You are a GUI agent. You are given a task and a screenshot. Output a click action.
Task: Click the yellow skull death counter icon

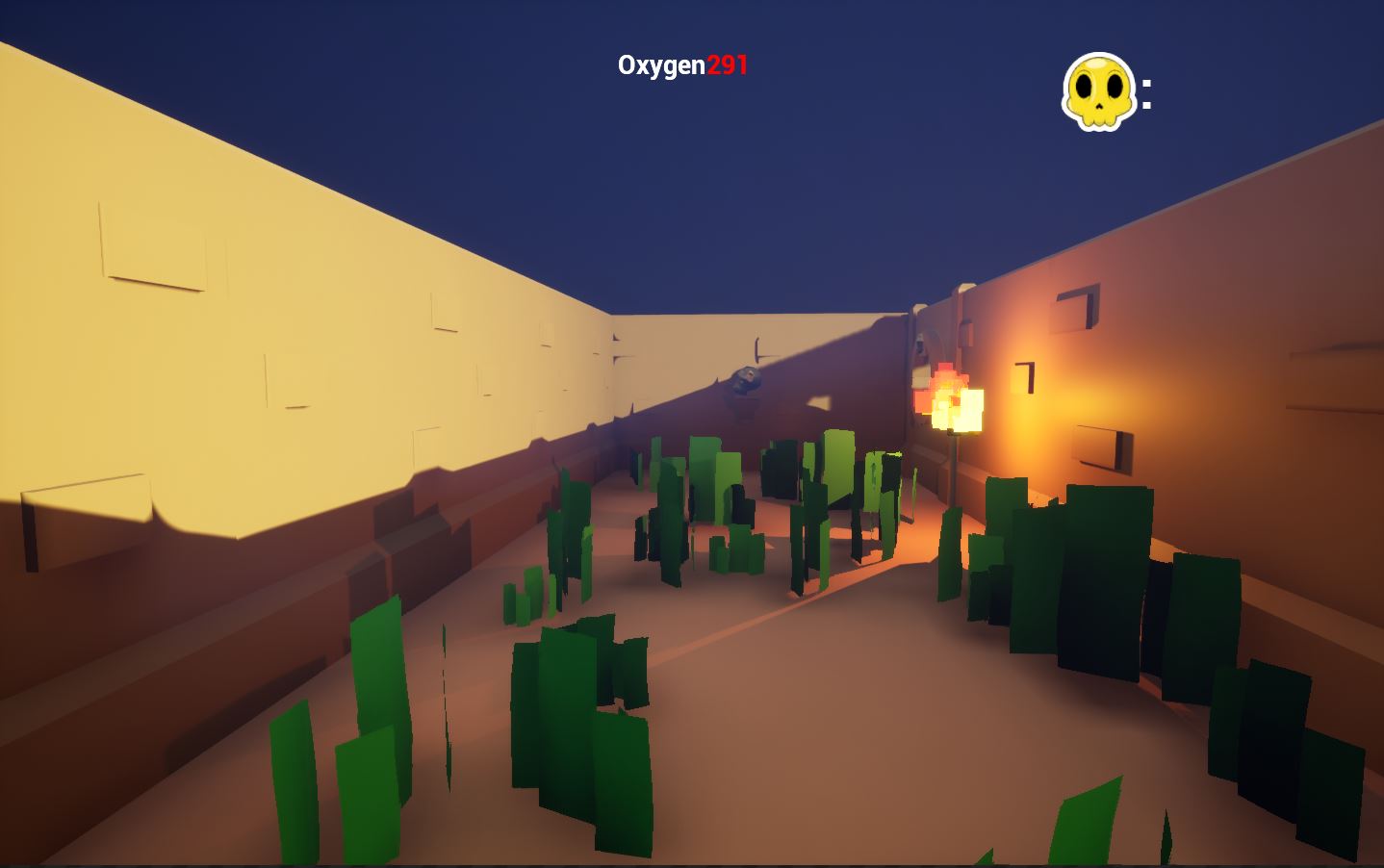[x=1098, y=91]
